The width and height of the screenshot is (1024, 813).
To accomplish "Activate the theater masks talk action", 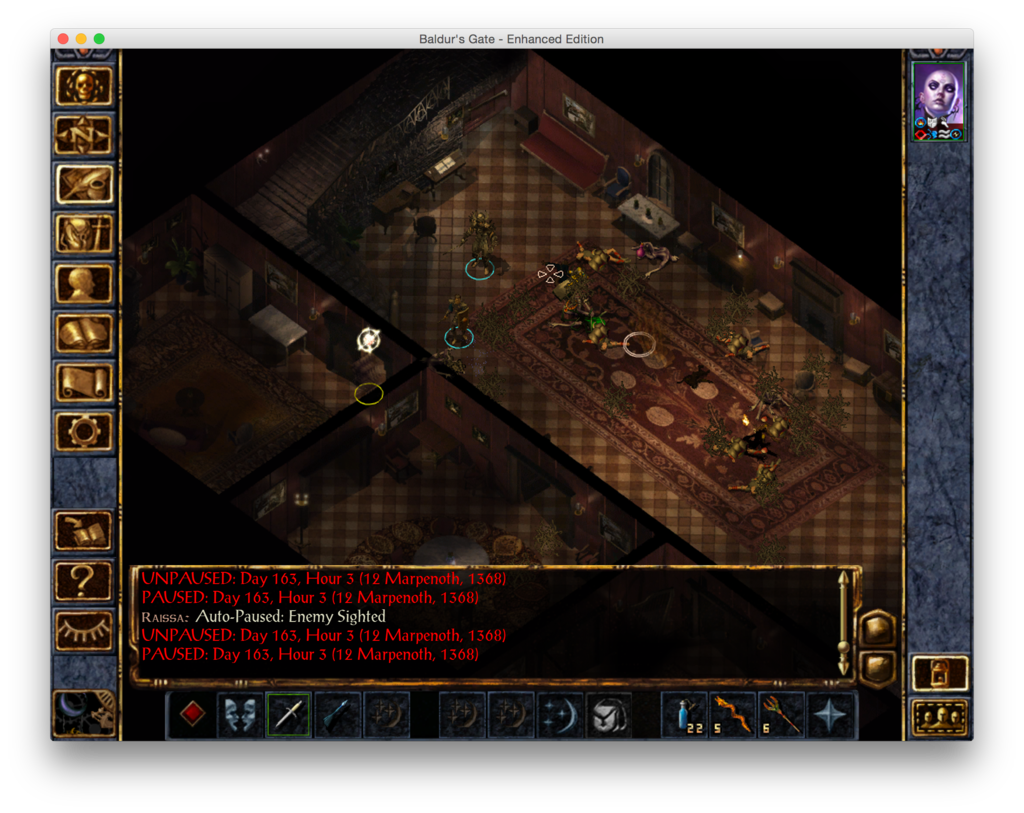I will point(240,715).
